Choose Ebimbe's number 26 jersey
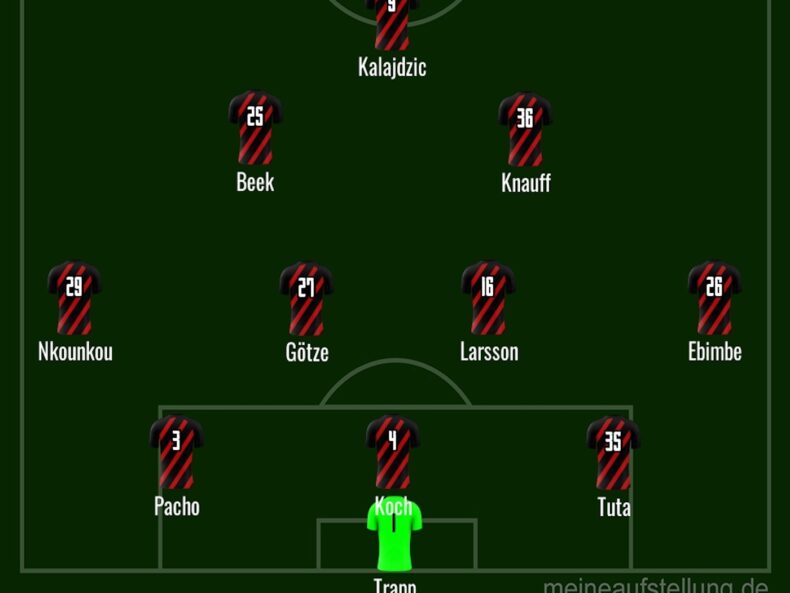The height and width of the screenshot is (593, 790). 714,298
